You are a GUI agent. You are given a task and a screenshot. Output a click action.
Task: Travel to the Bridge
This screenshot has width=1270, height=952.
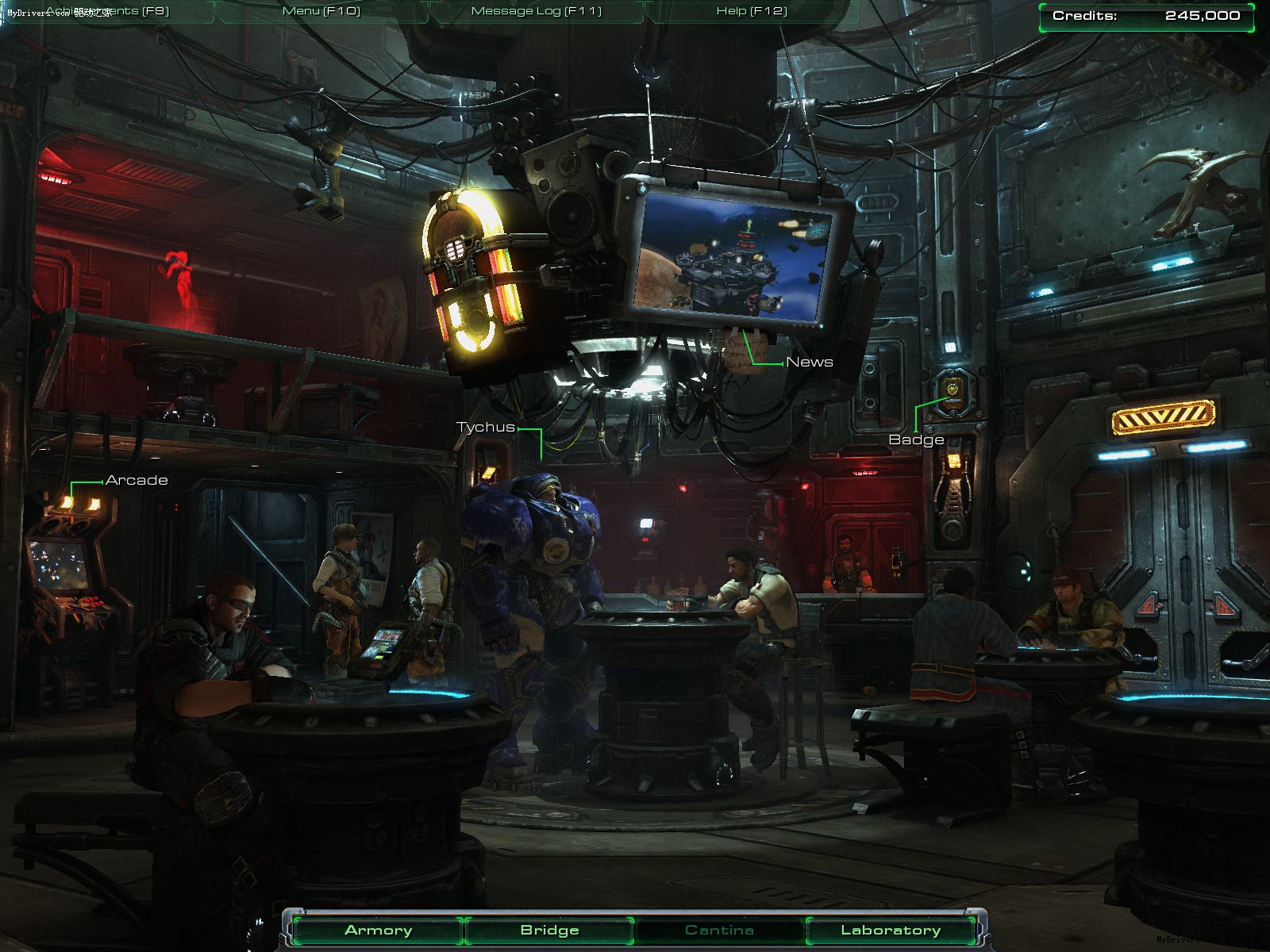[549, 931]
